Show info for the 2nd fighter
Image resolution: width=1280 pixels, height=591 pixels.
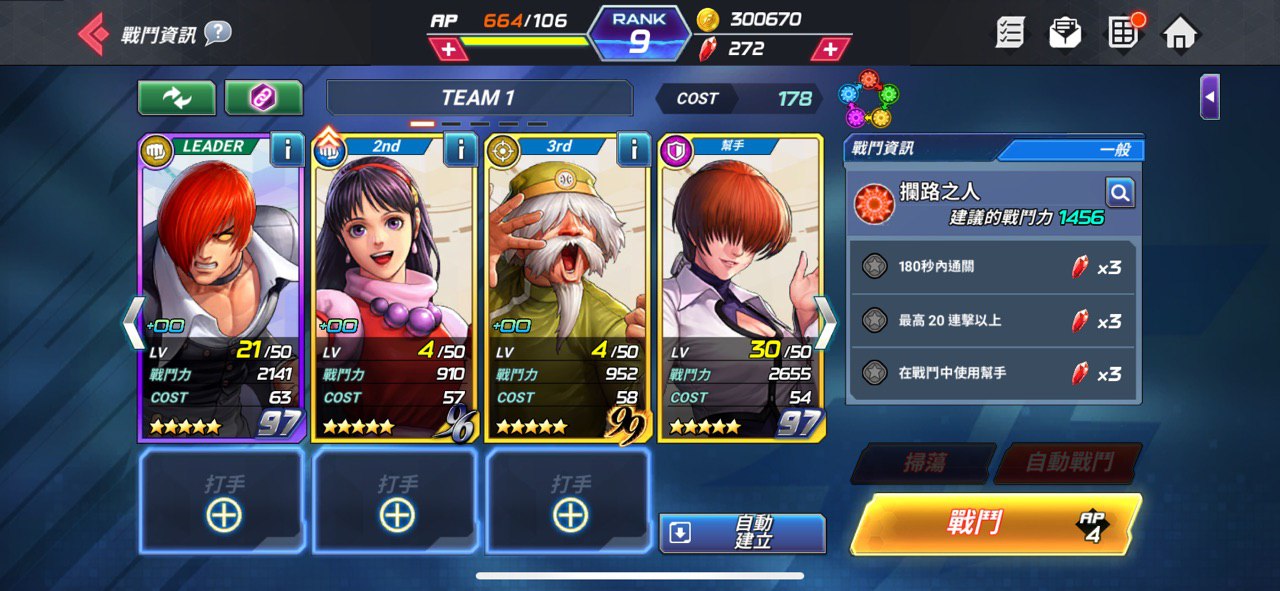coord(460,150)
